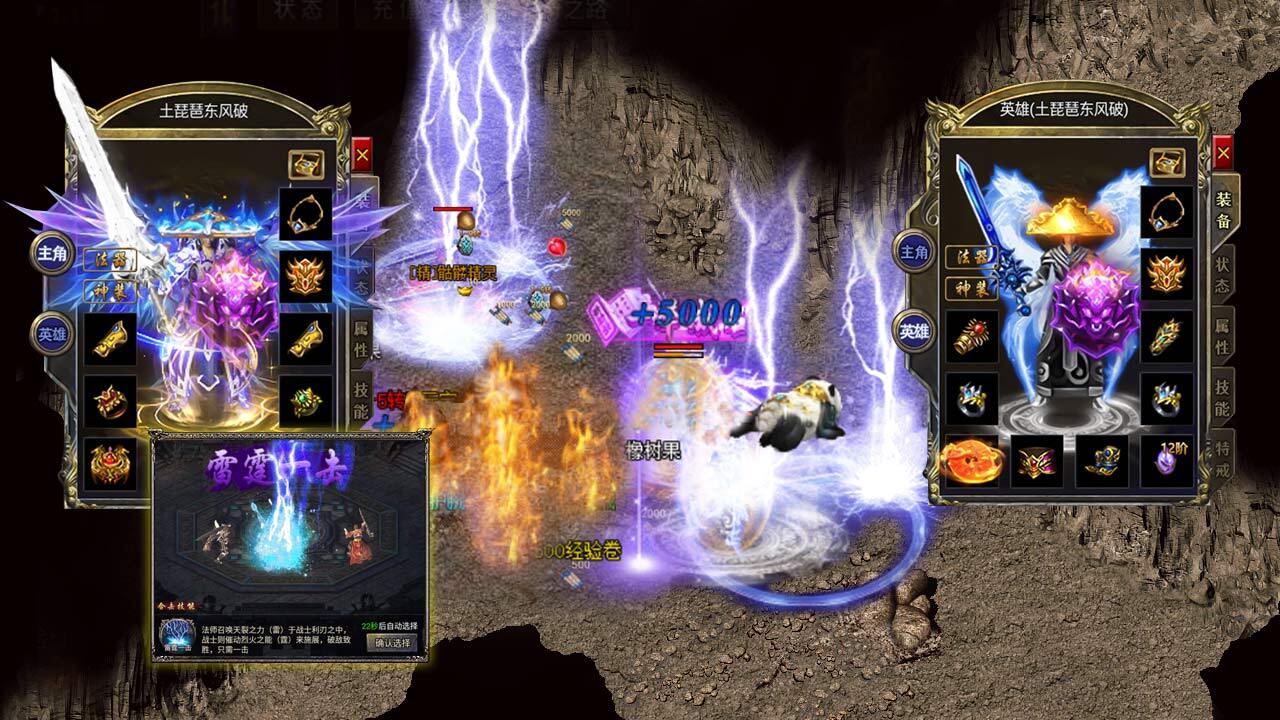This screenshot has width=1280, height=720.
Task: Switch to the 装备 tab in hero panel
Action: coord(1223,211)
